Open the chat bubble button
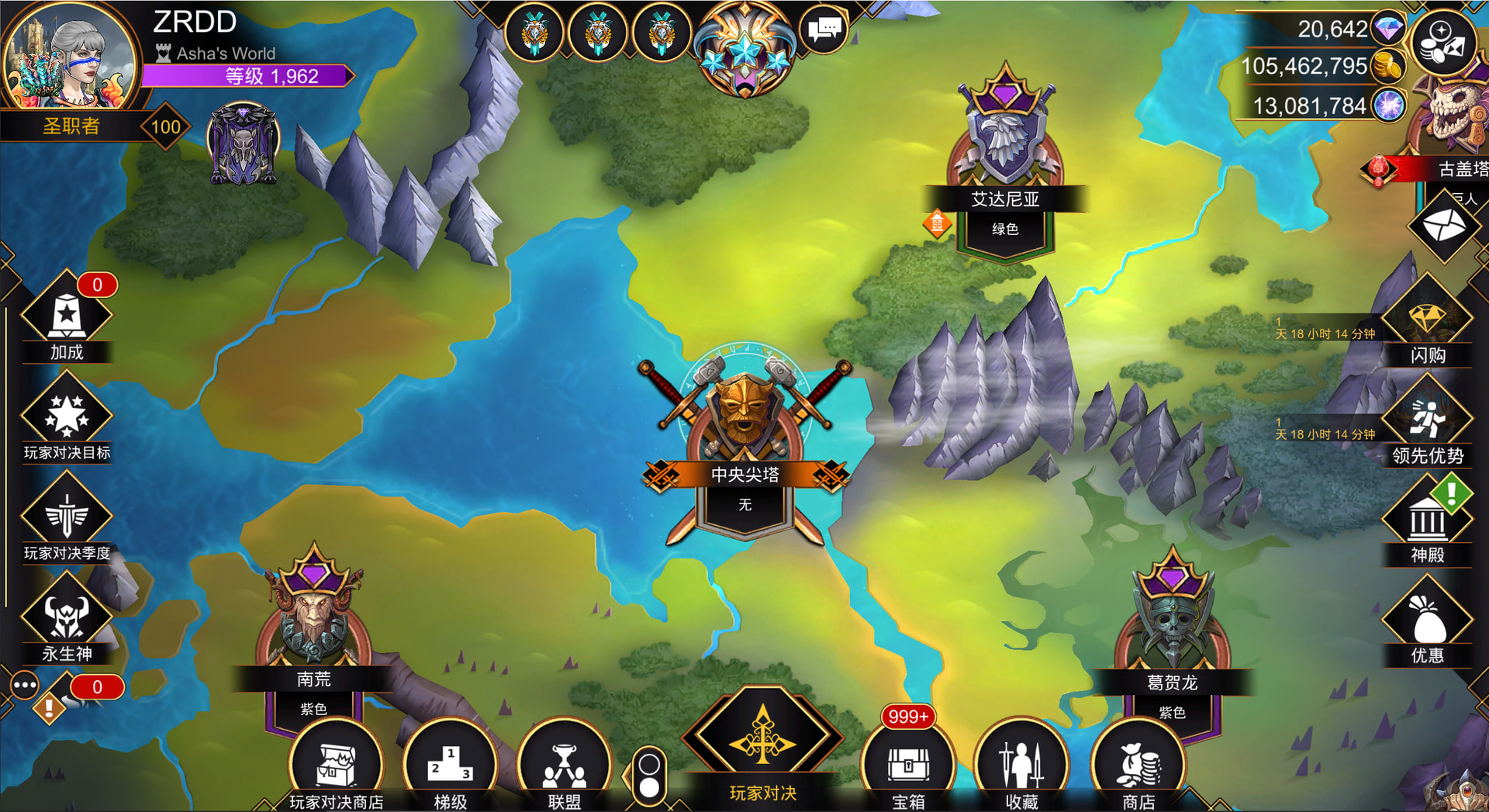1489x812 pixels. click(x=824, y=31)
